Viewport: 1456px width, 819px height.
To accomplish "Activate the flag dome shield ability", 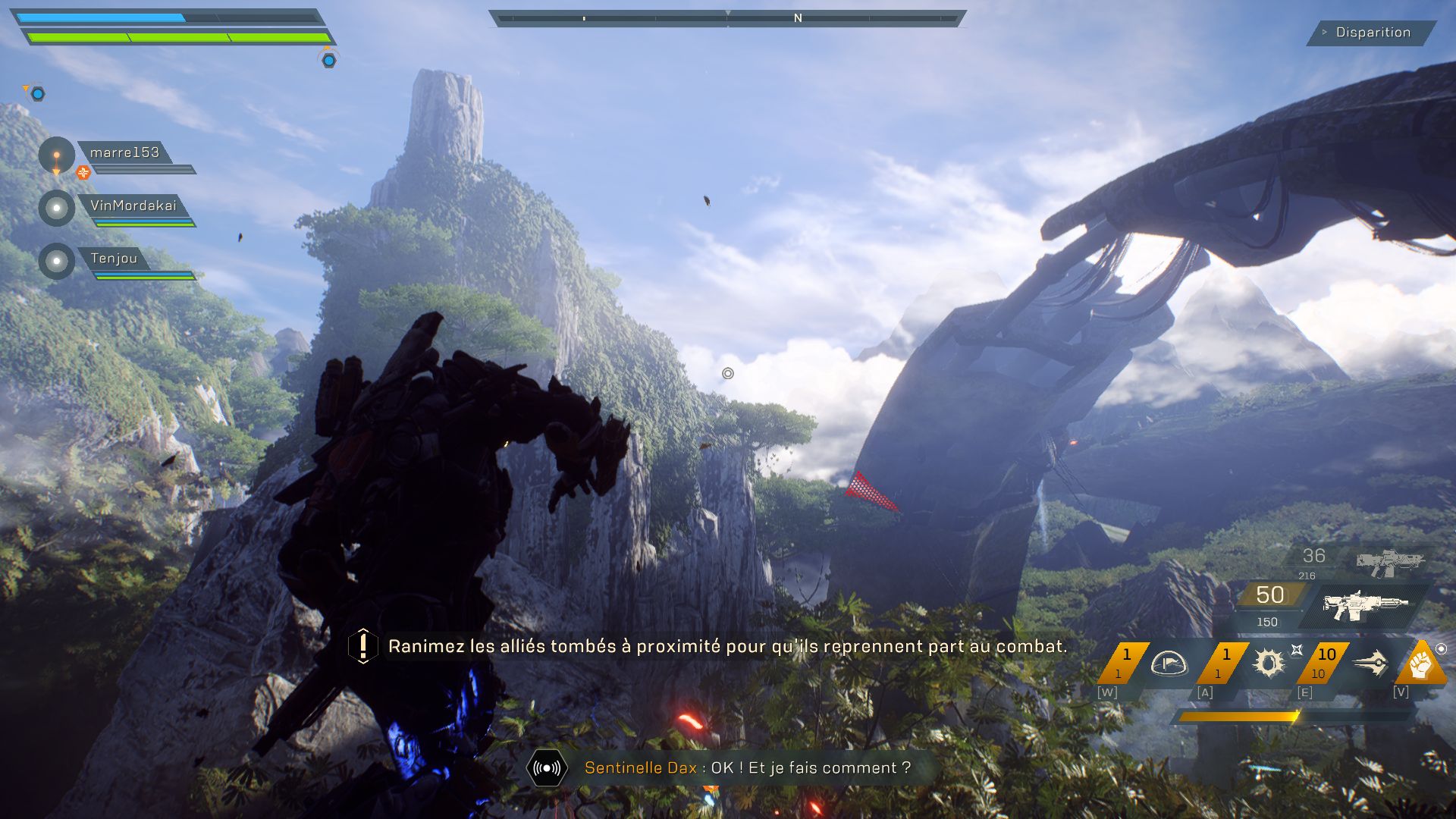I will (x=1168, y=664).
